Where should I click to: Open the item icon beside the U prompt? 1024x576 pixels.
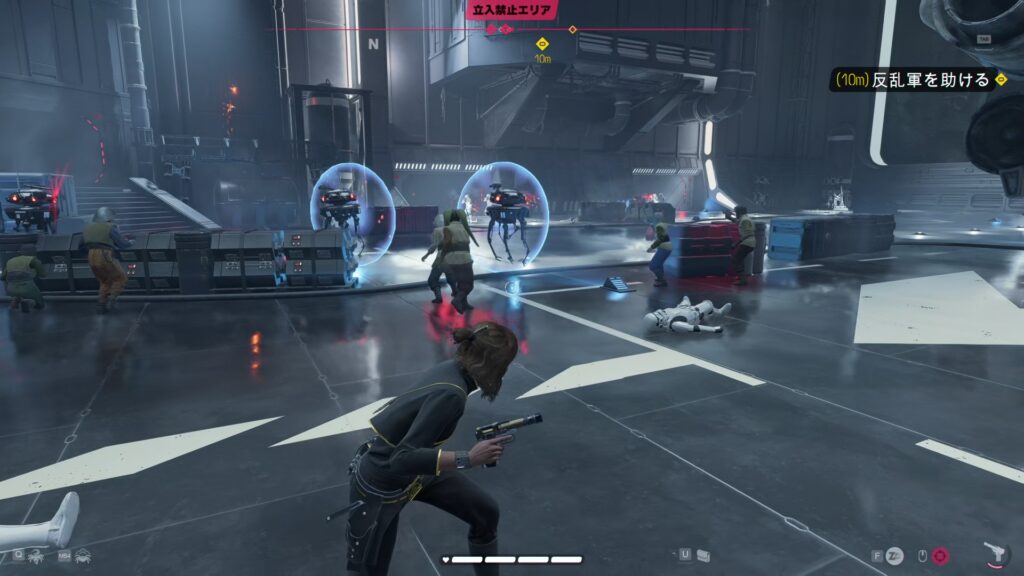click(x=704, y=554)
